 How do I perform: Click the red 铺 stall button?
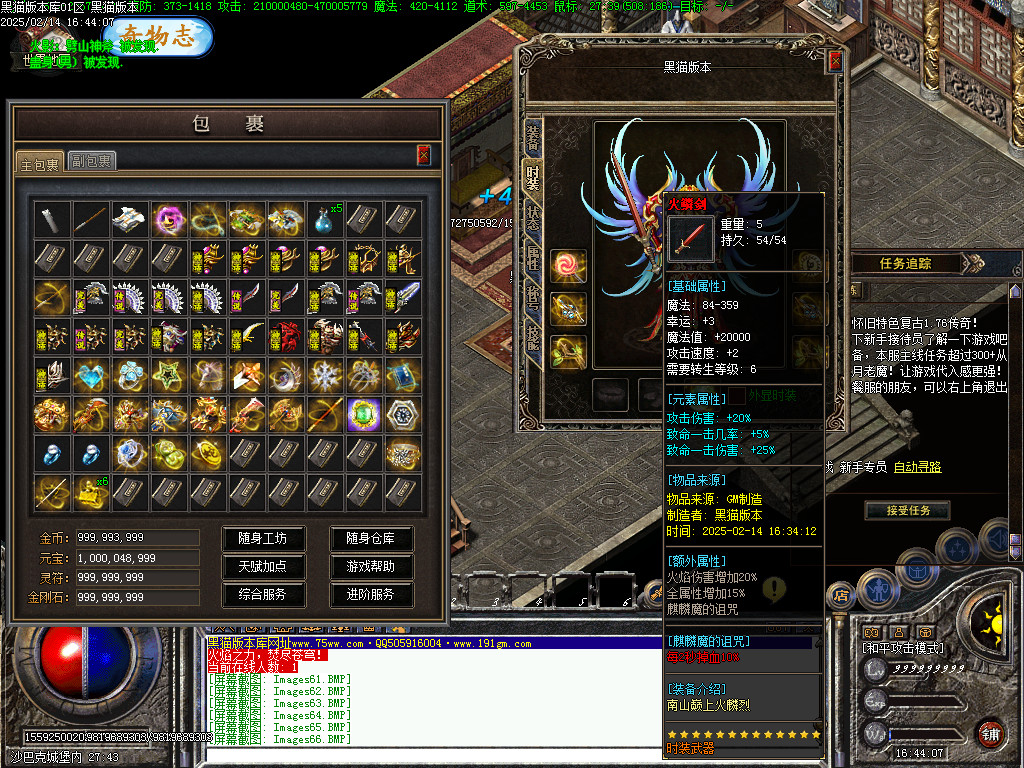point(991,733)
